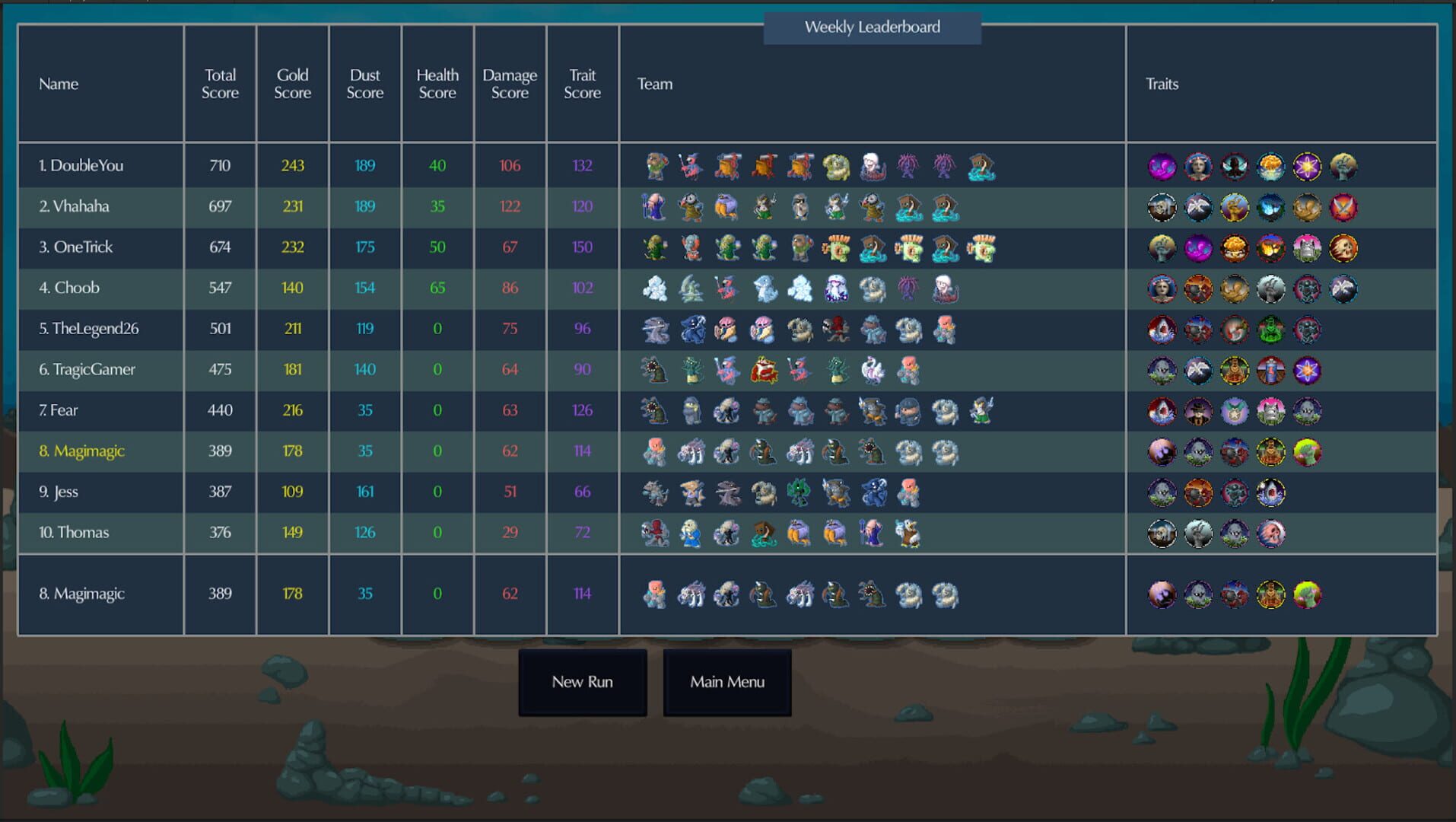Select the green trait icon in Magimagic's summary row

[1306, 594]
